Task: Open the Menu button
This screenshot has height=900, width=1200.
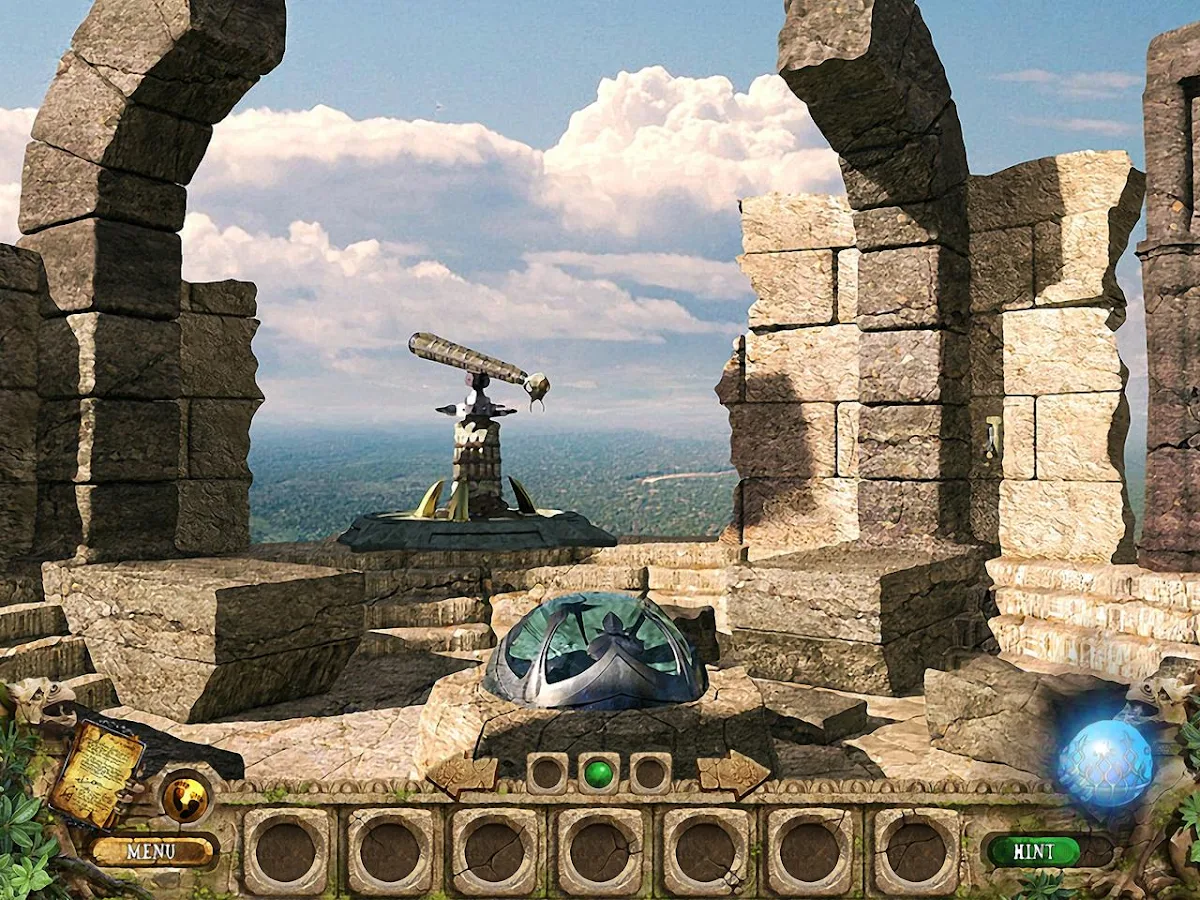Action: (x=152, y=851)
